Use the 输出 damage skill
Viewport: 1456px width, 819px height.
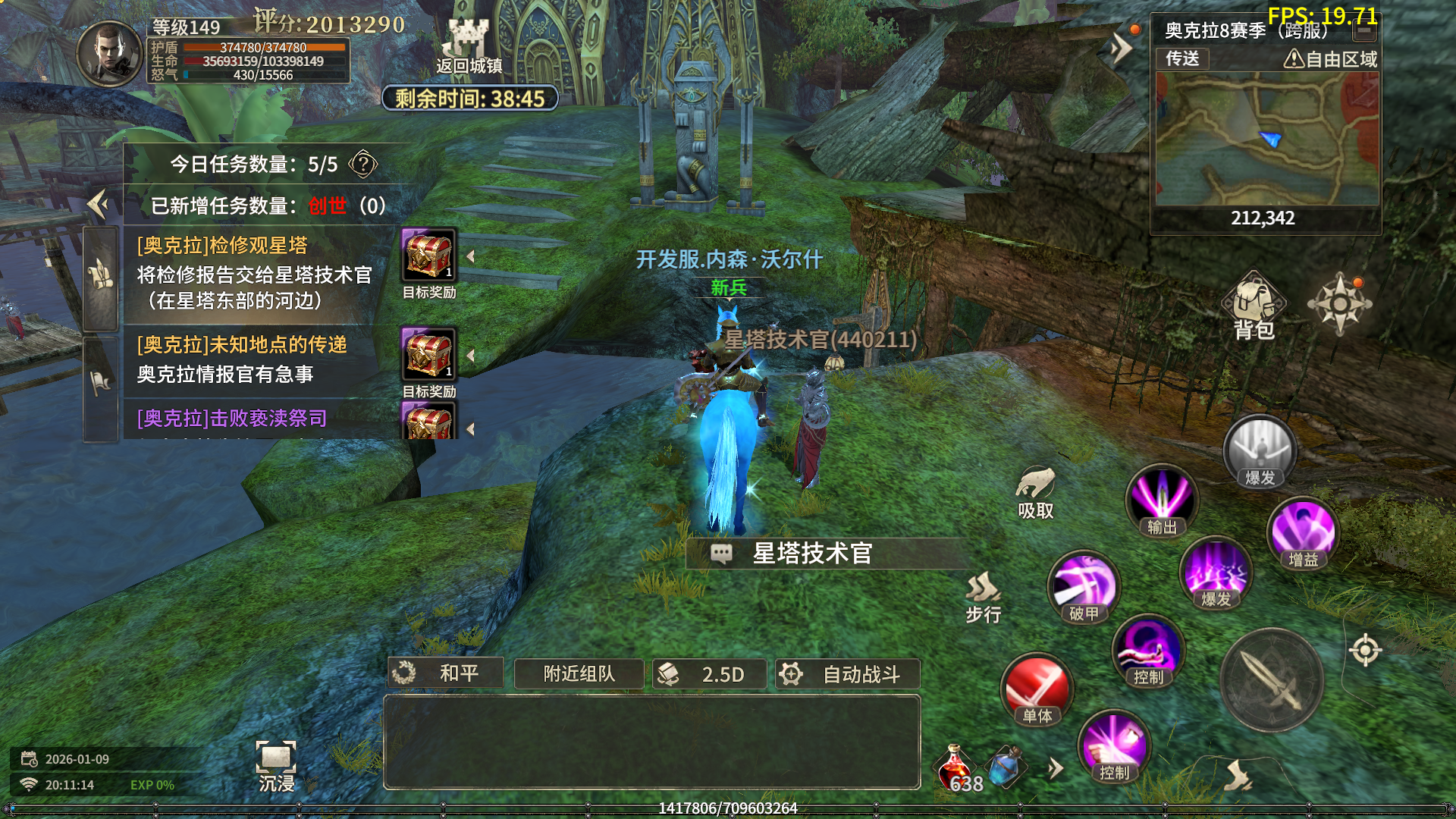coord(1161,500)
